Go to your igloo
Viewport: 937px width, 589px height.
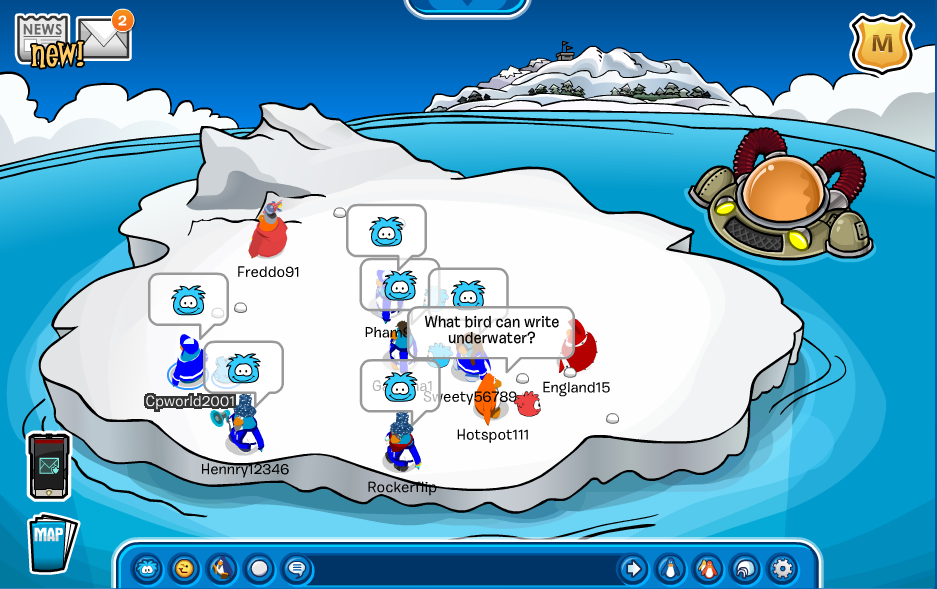point(744,569)
